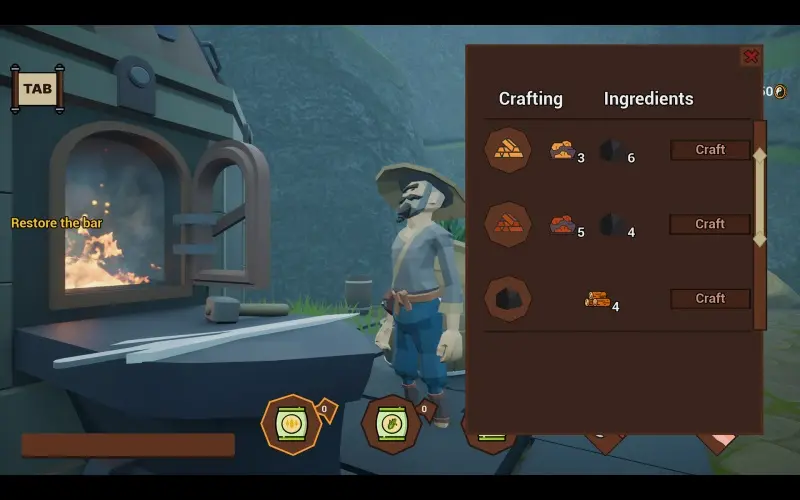Select the wheat seed bag hotbar slot
Image resolution: width=800 pixels, height=500 pixels.
tap(291, 424)
